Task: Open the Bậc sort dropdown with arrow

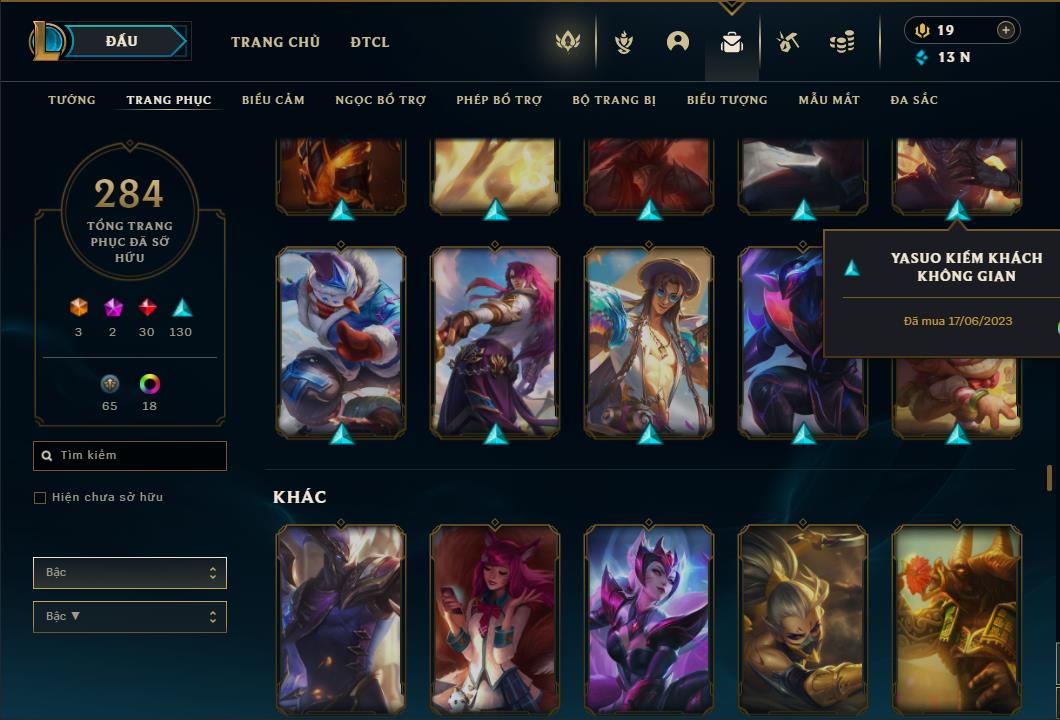Action: pos(130,617)
